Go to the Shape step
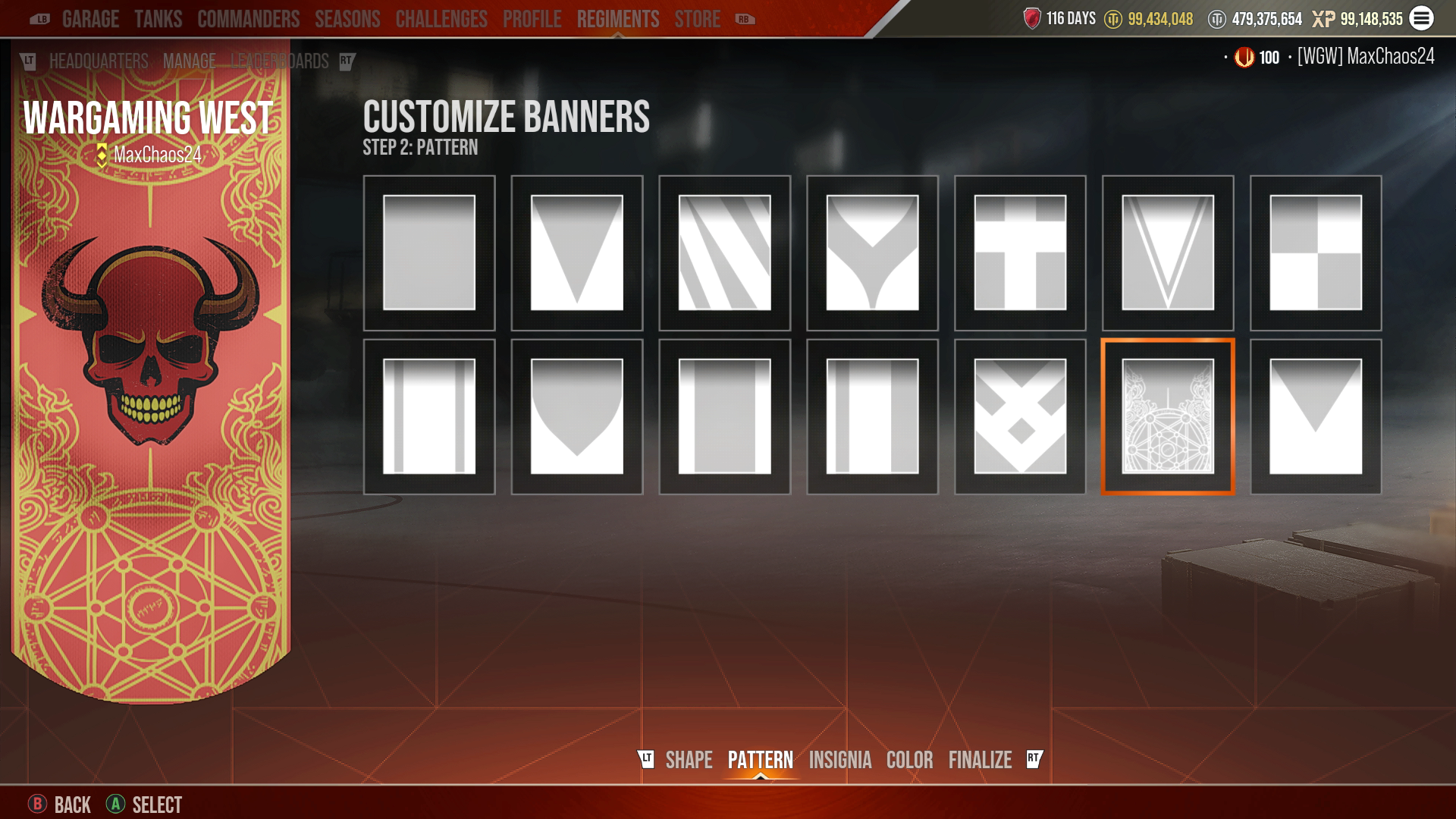 (x=689, y=760)
